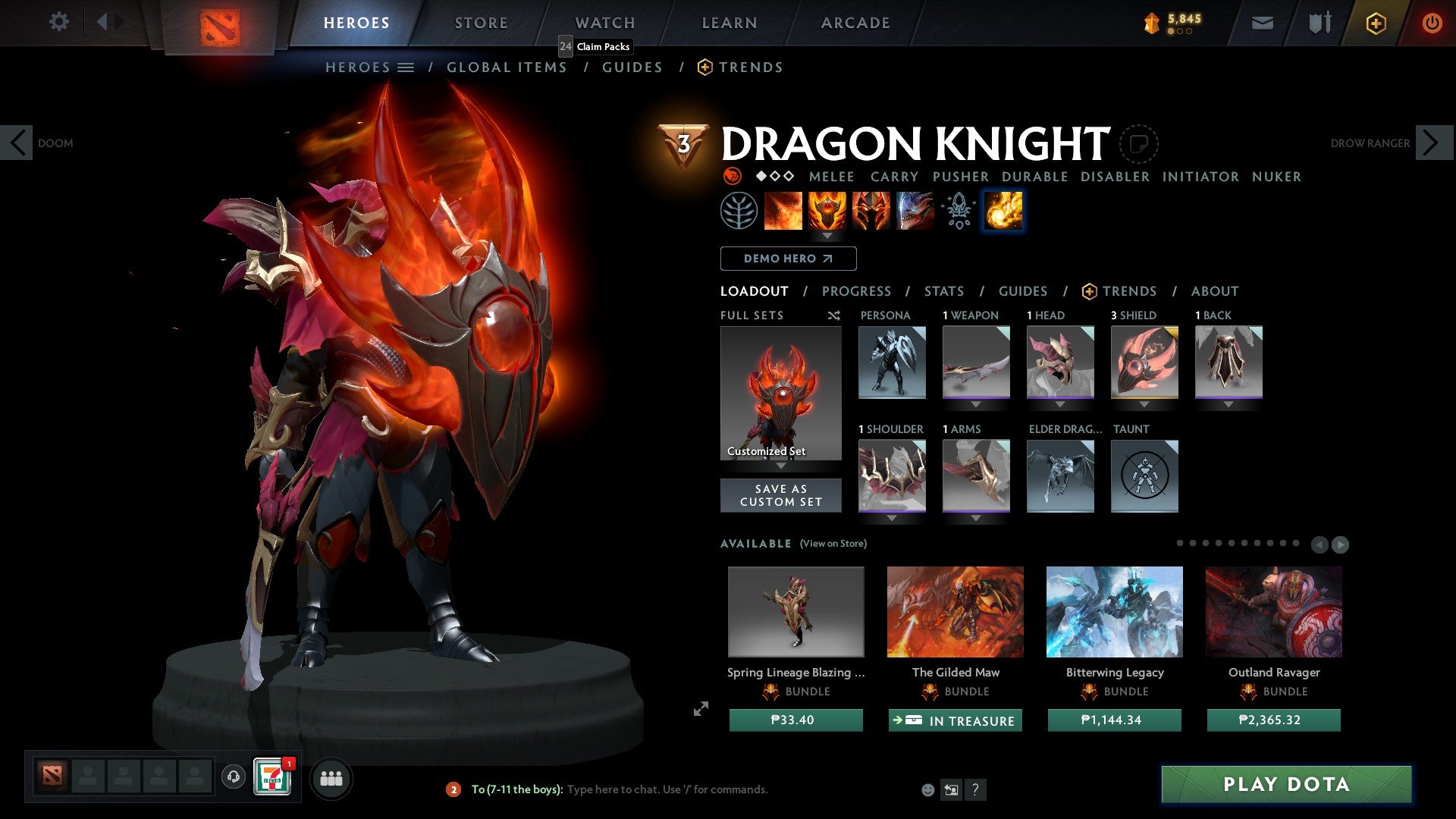Select the Taunt slot placeholder
This screenshot has width=1456, height=819.
coord(1144,475)
